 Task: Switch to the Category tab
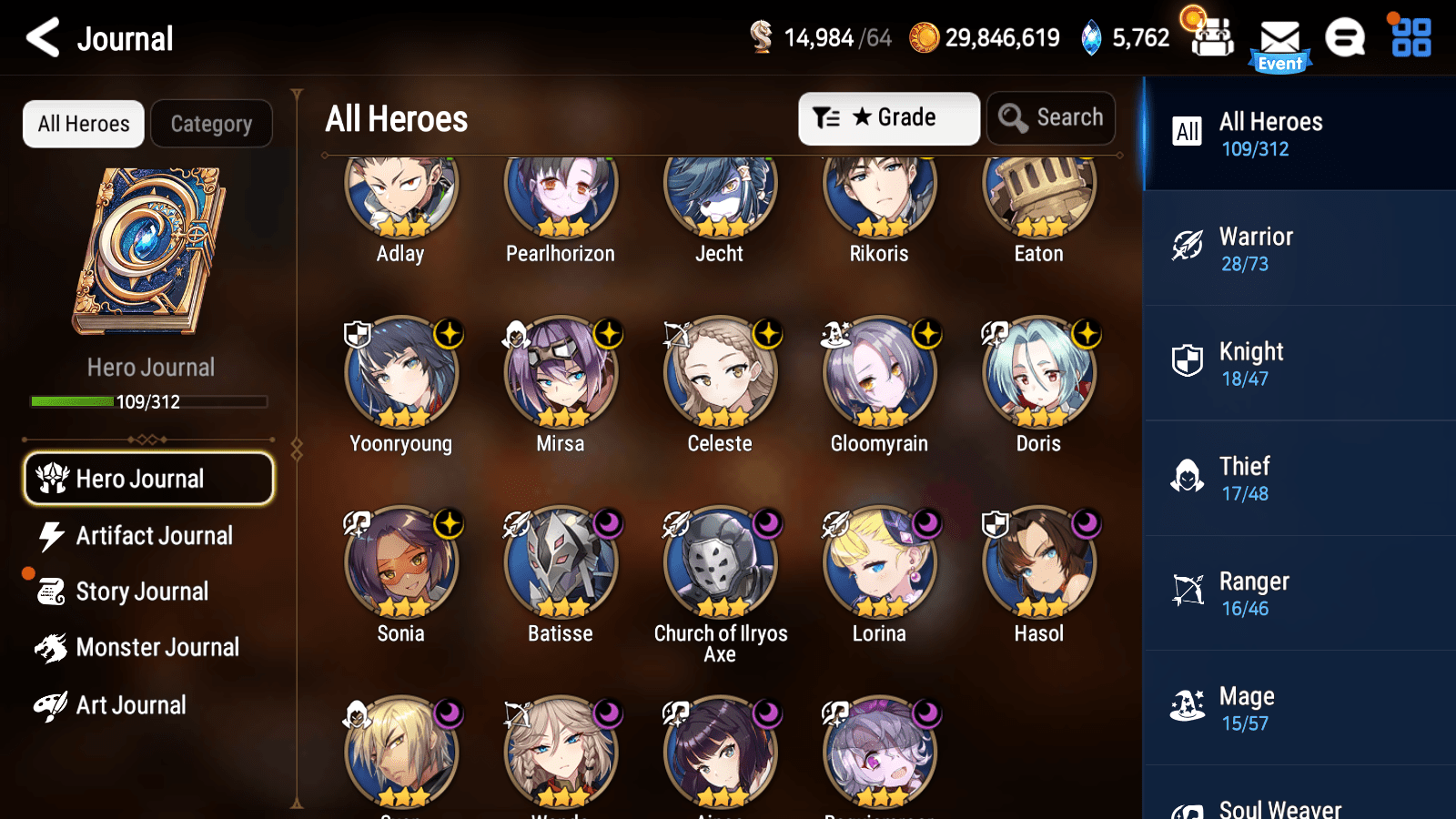[x=211, y=124]
